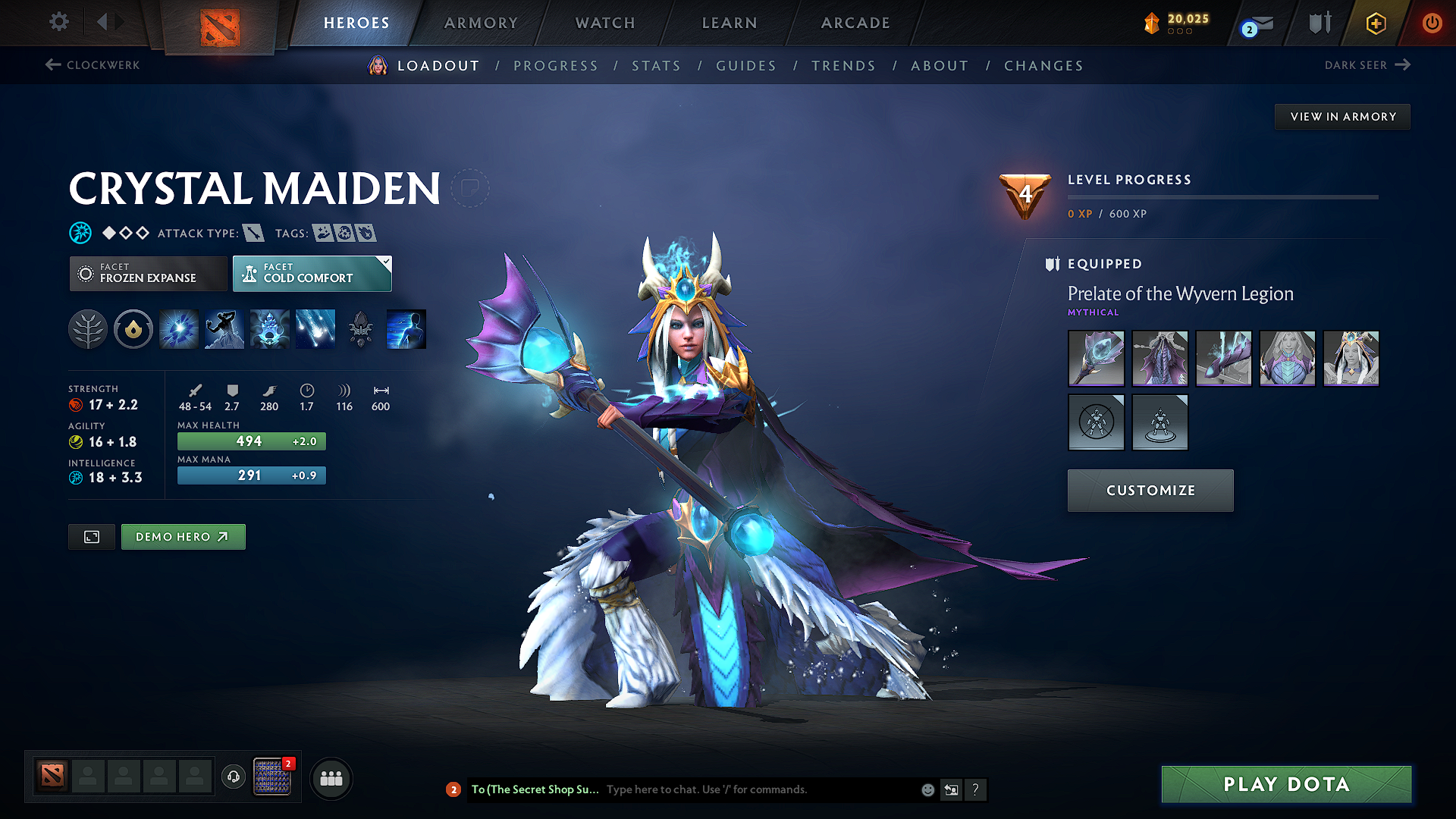
Task: Show the hero Progress section
Action: [556, 66]
